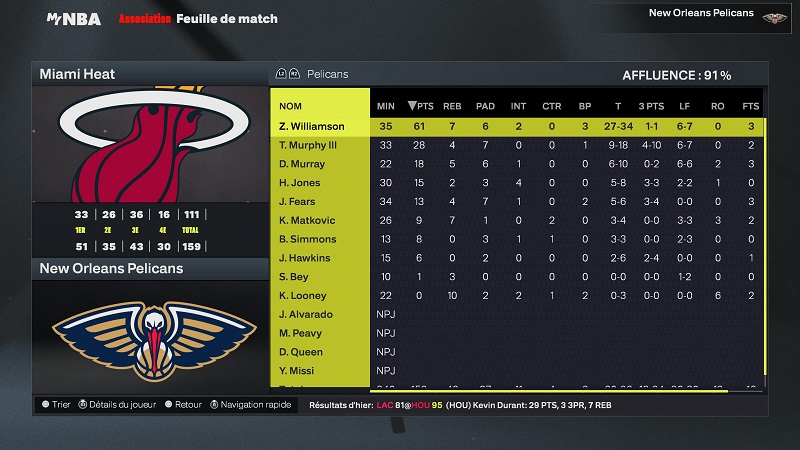800x450 pixels.
Task: Pick J. Fears from the player list
Action: click(297, 202)
